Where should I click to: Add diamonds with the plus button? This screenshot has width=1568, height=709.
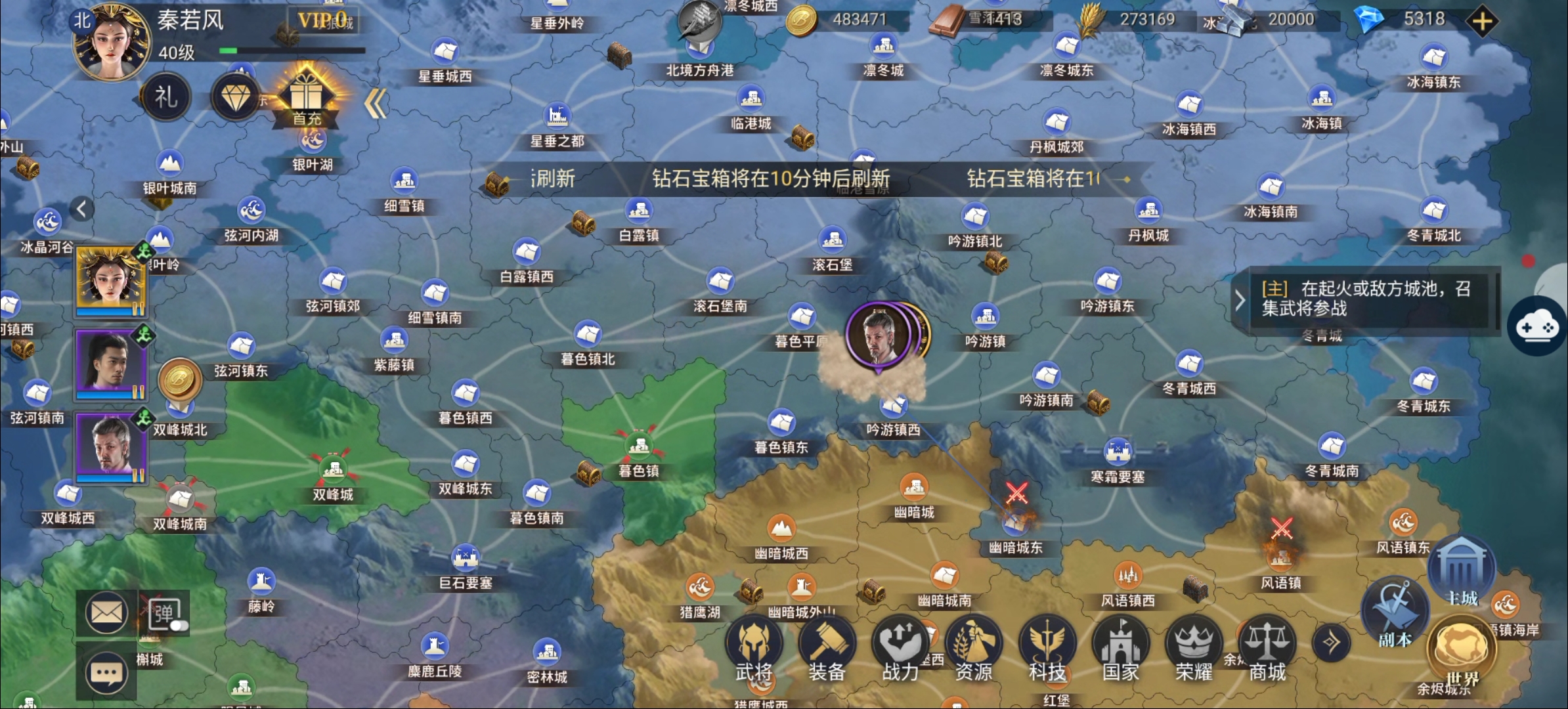(x=1482, y=21)
